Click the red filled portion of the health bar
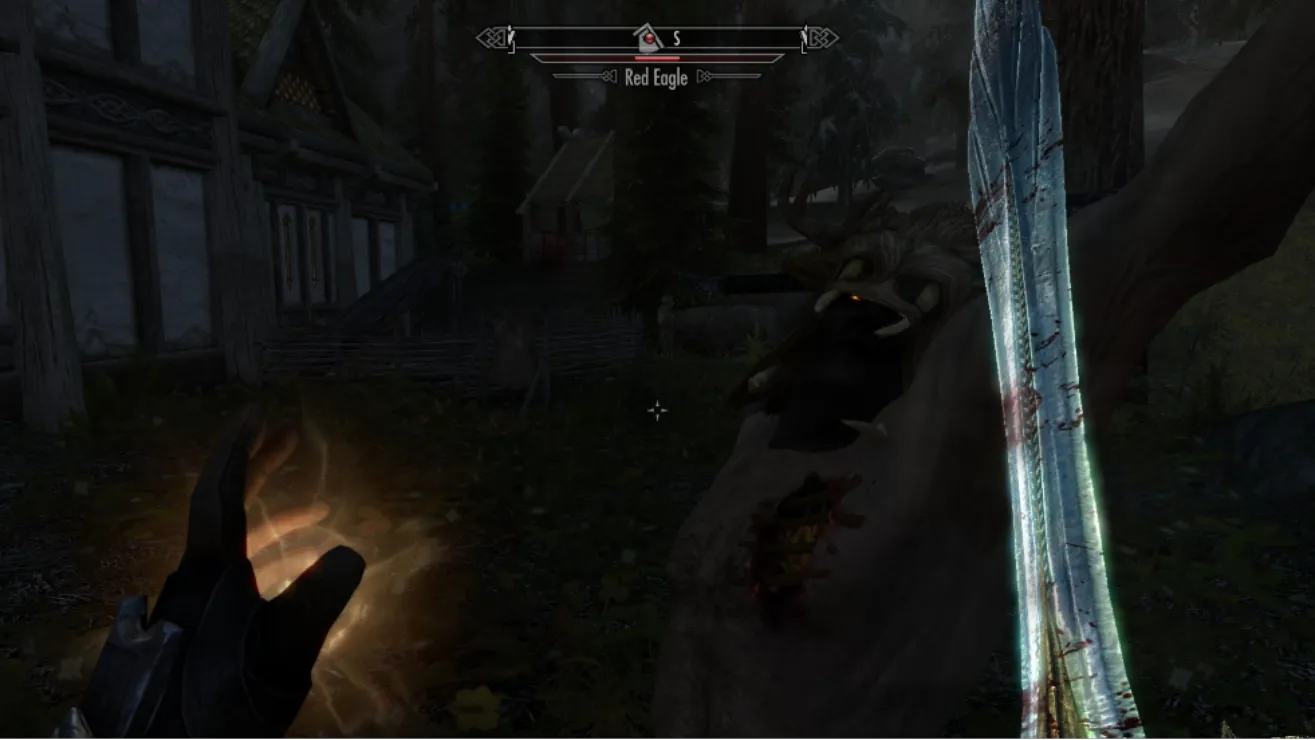 pos(657,58)
